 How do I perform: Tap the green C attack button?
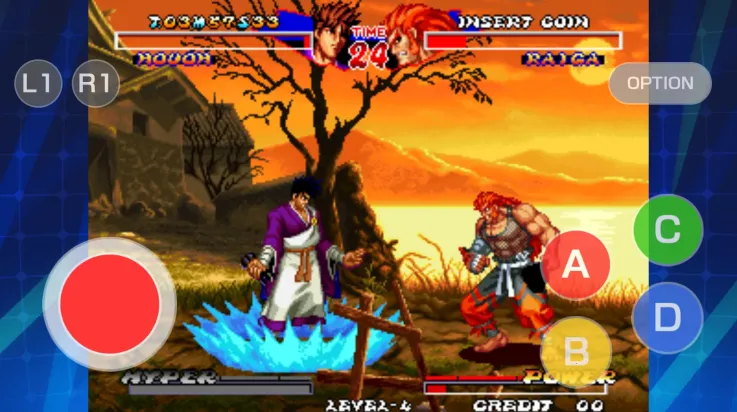click(668, 230)
